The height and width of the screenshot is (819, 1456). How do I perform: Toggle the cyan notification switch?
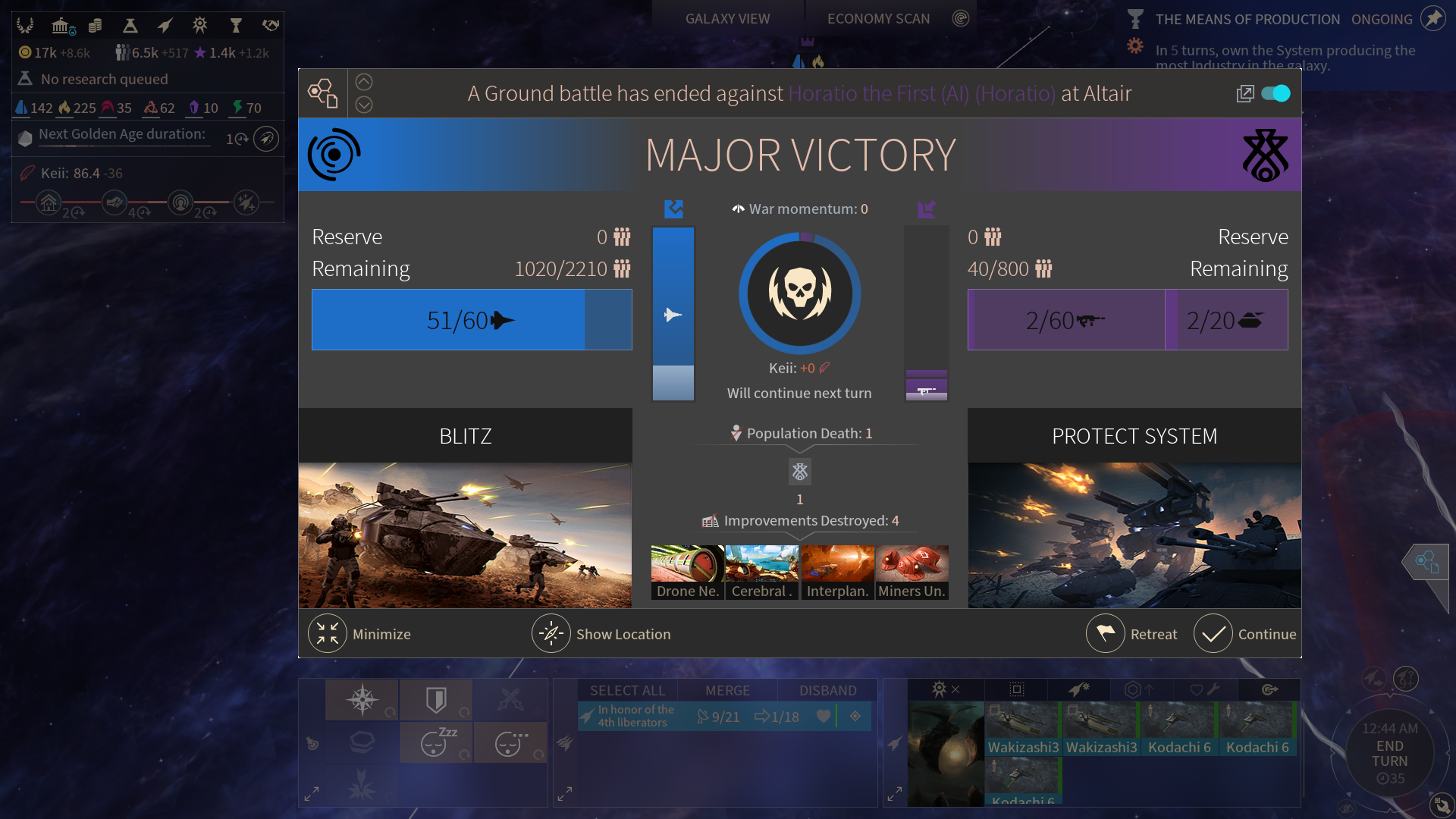point(1276,93)
